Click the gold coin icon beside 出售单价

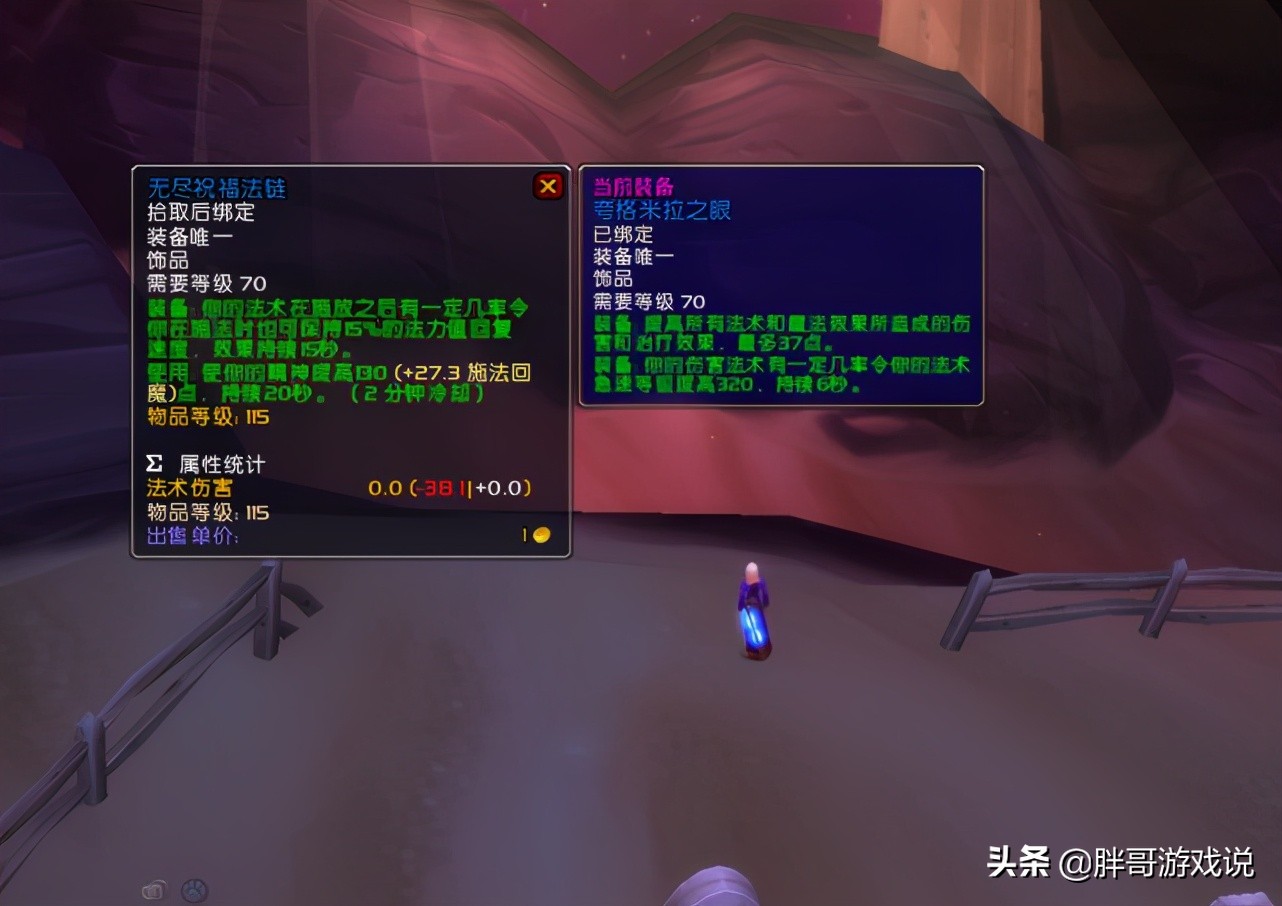click(539, 534)
